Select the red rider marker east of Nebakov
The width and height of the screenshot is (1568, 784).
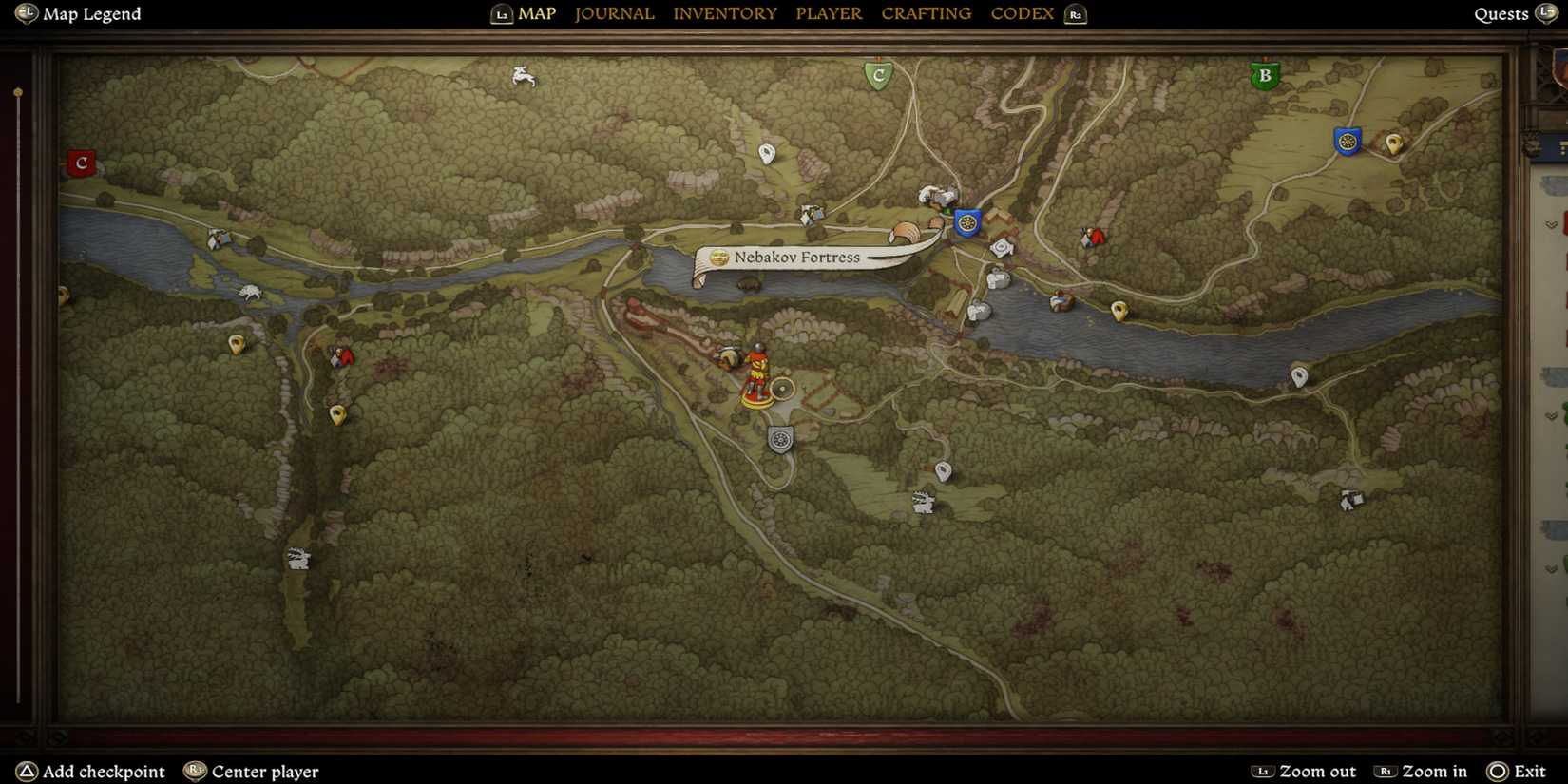point(1093,238)
